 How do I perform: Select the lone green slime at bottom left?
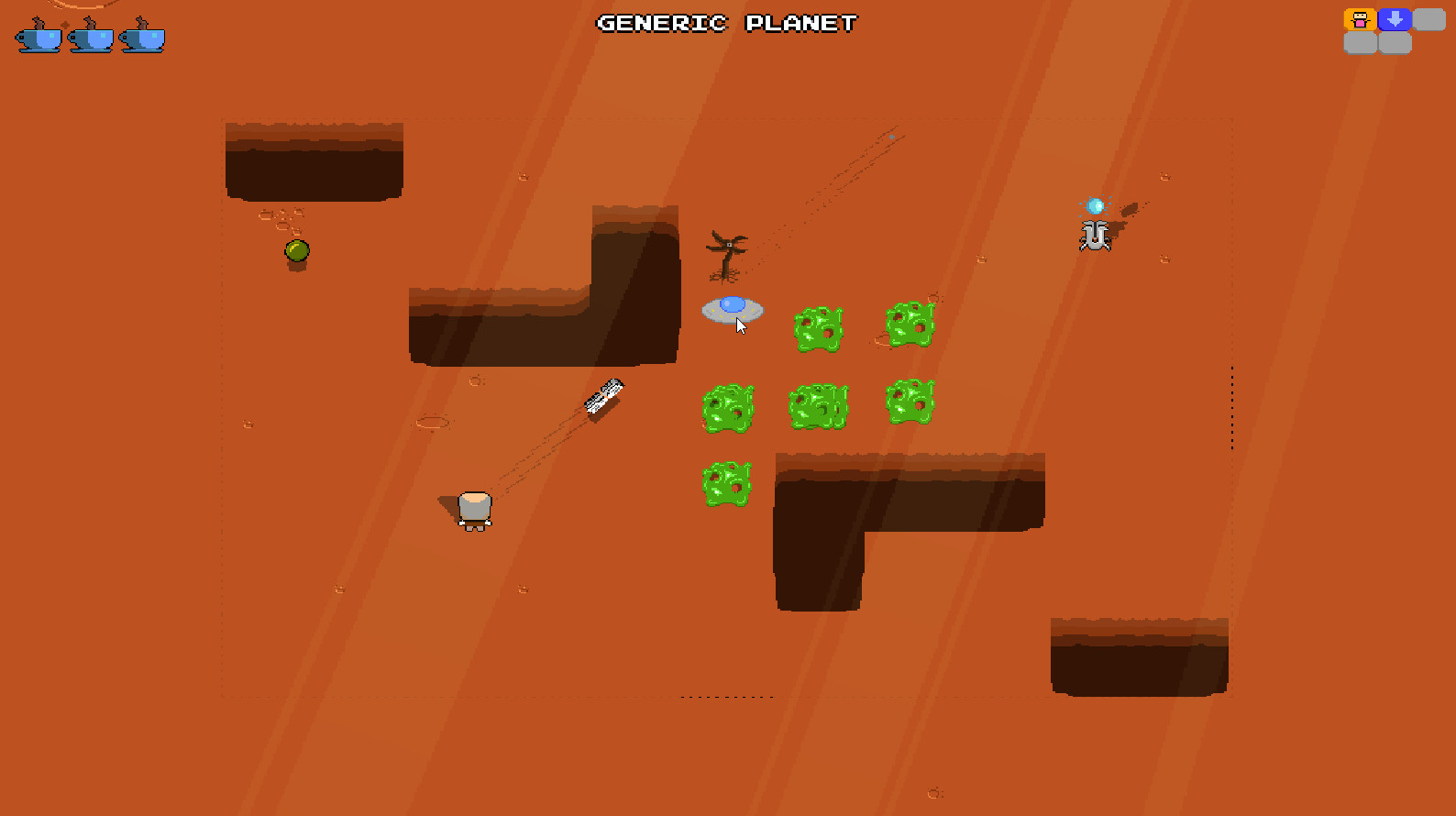click(726, 481)
